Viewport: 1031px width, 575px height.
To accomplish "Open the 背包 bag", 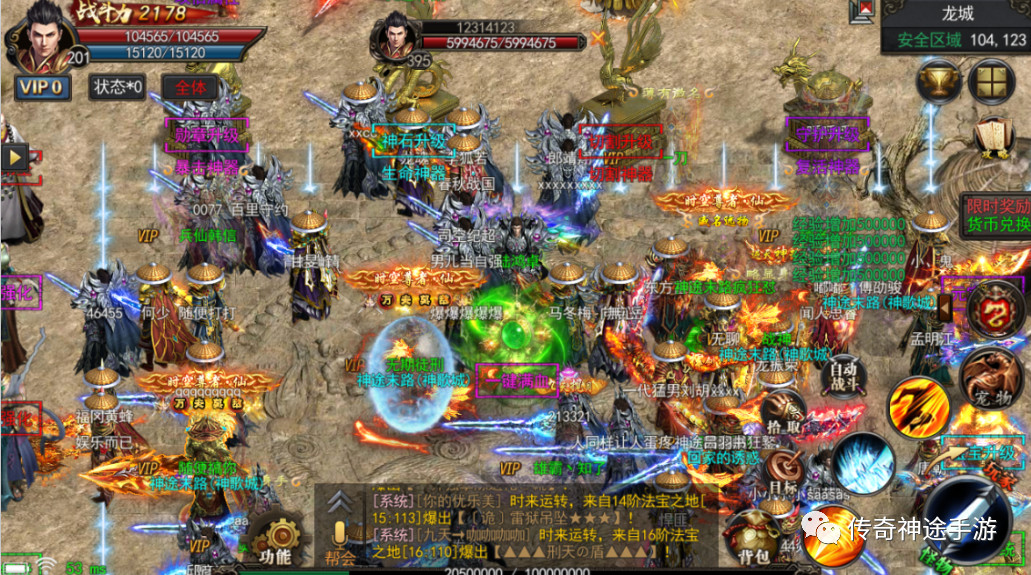I will pyautogui.click(x=753, y=535).
